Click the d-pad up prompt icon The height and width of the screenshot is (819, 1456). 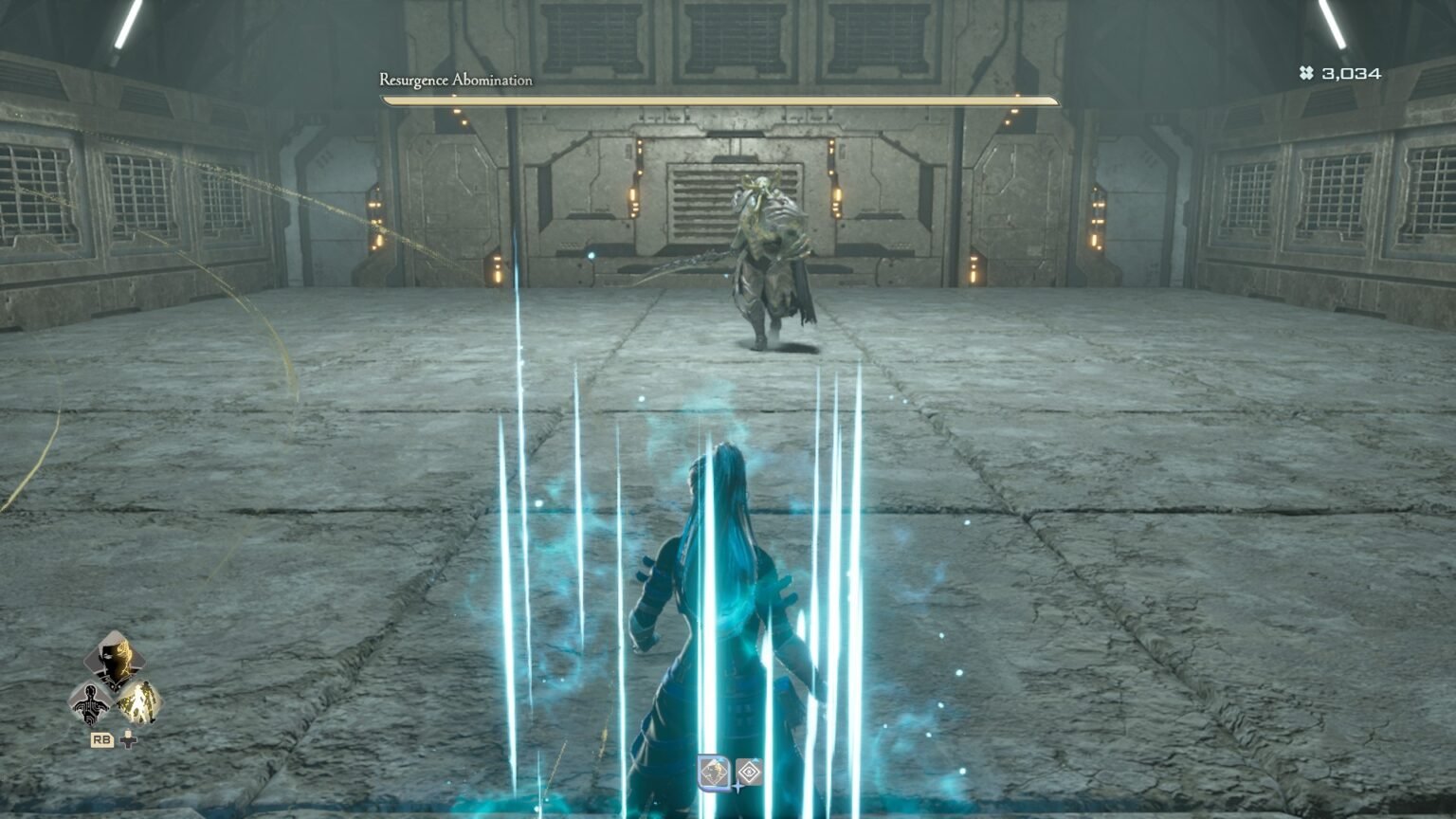pos(128,740)
